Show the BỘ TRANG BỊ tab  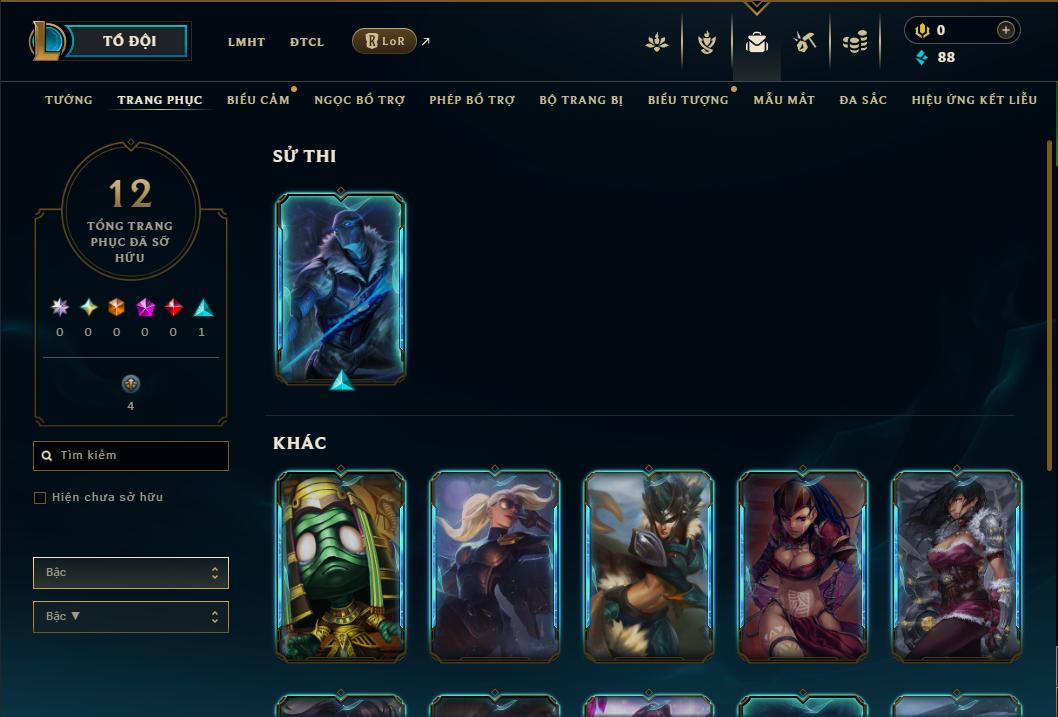point(581,100)
